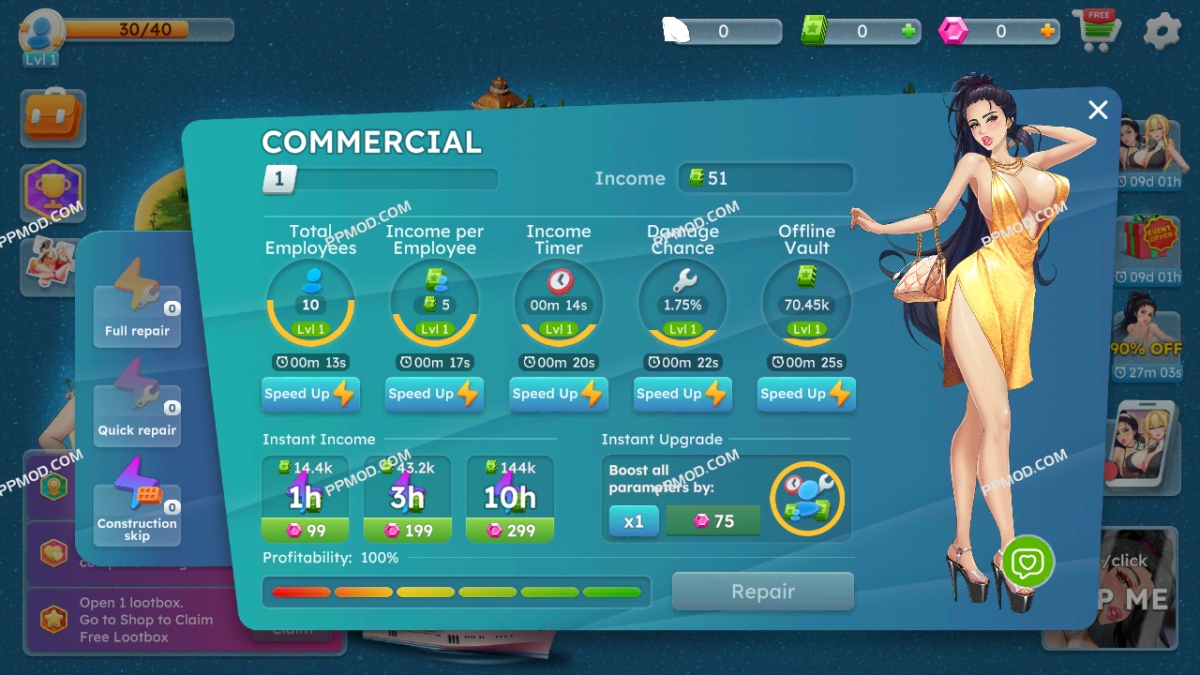
Task: Open the green heart chat bubble
Action: click(x=1027, y=564)
